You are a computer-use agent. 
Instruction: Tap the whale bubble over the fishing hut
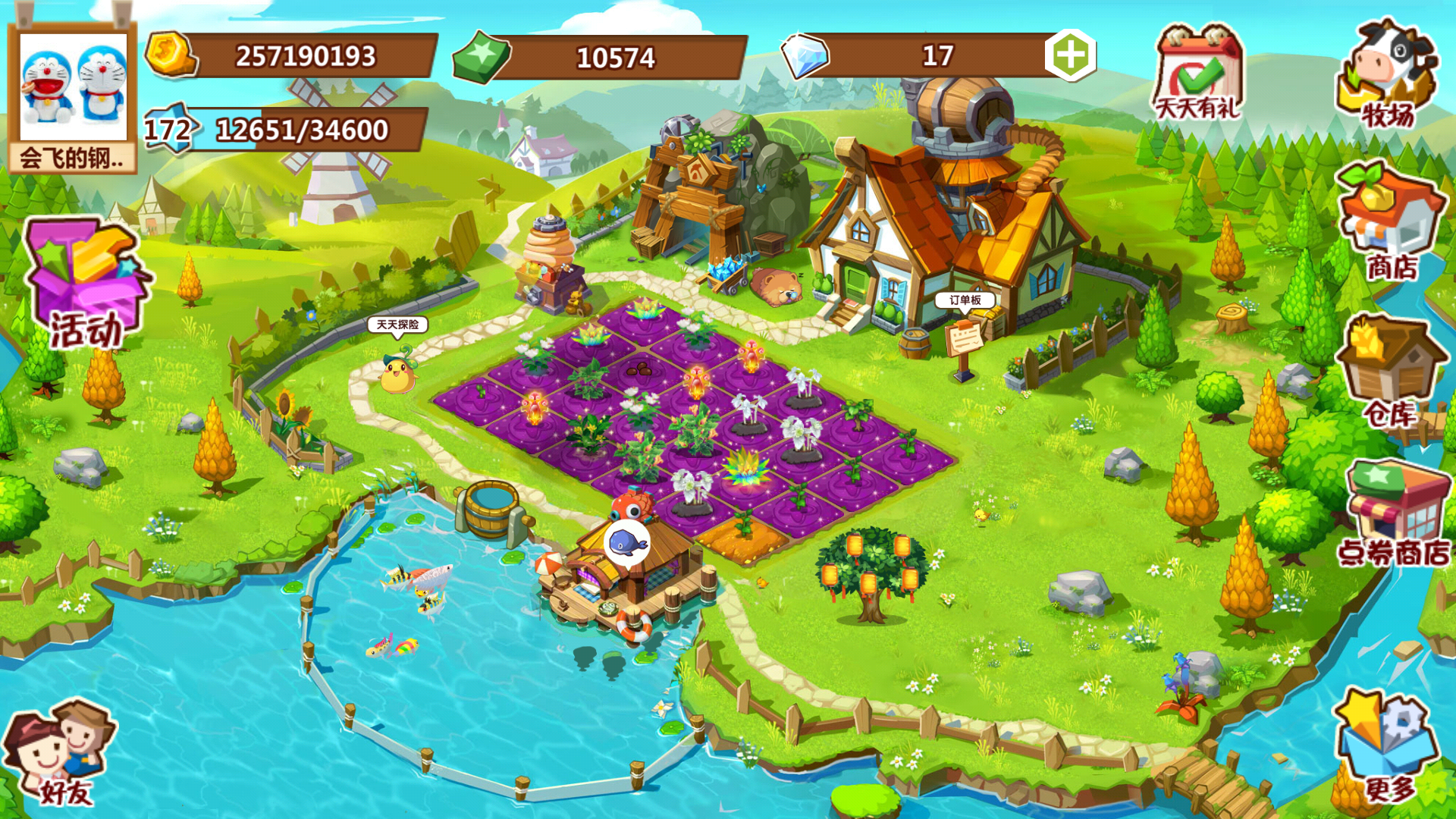click(x=627, y=543)
